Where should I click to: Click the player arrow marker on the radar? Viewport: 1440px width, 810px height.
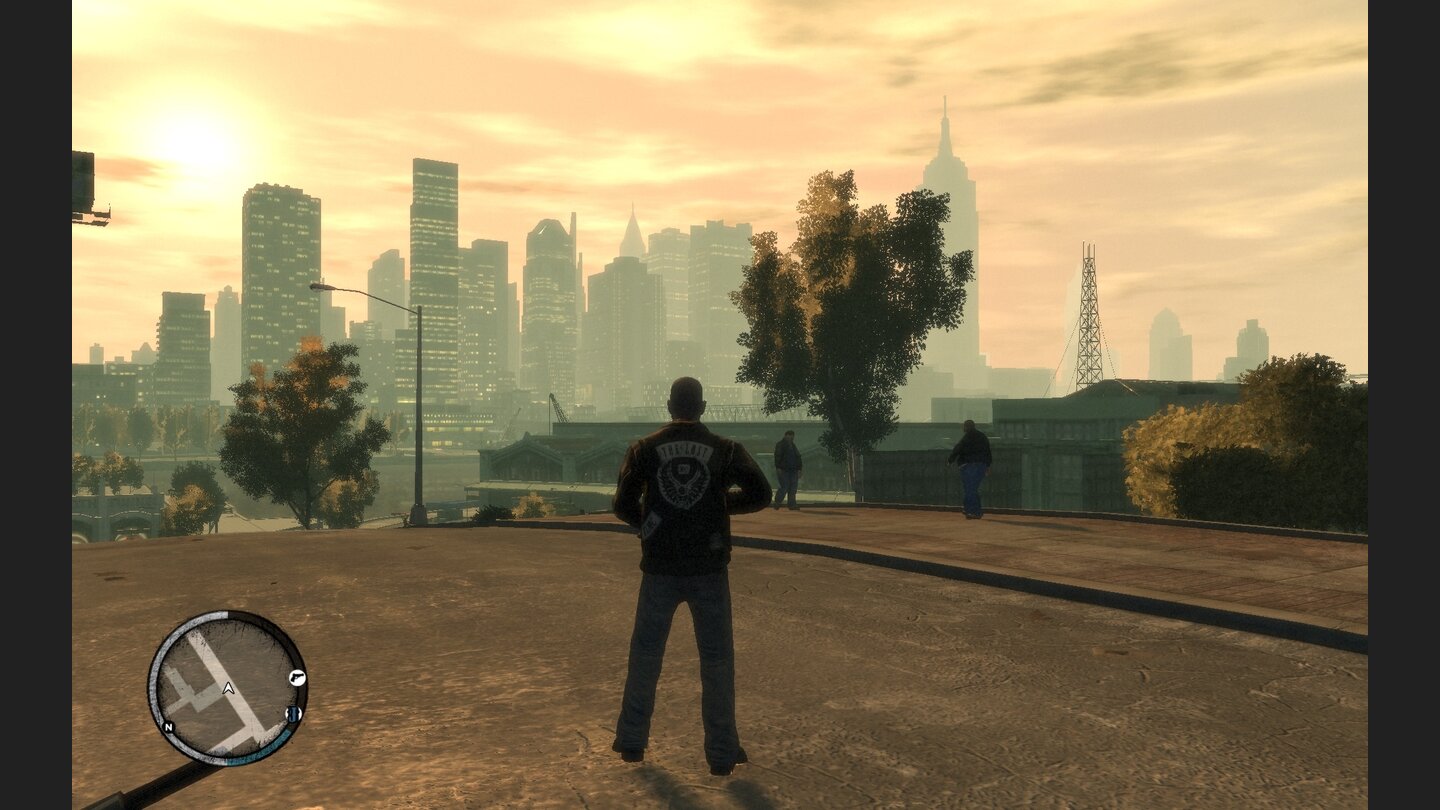tap(229, 688)
